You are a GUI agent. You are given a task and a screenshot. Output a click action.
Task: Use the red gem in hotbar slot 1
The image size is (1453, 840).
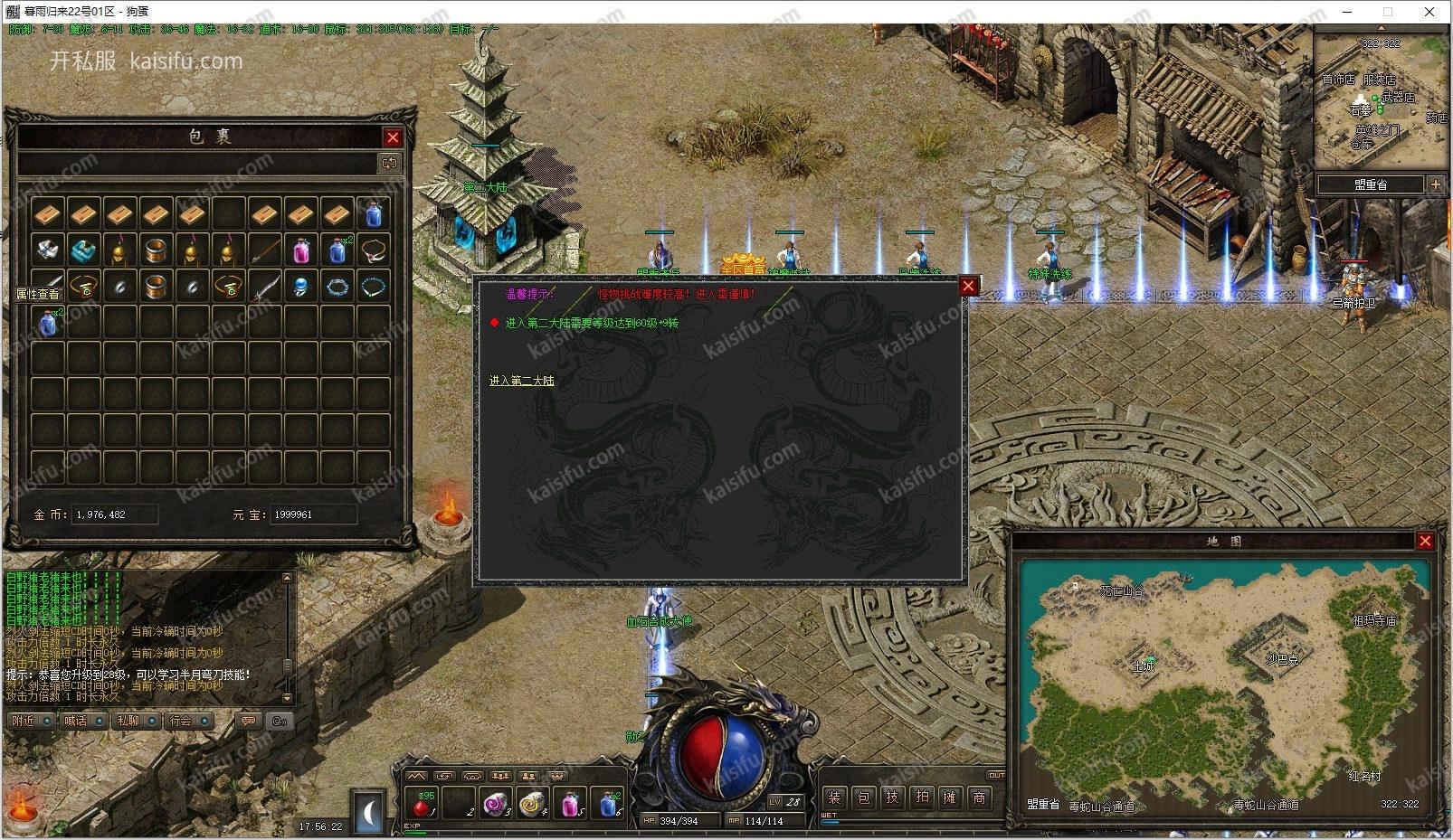point(421,803)
